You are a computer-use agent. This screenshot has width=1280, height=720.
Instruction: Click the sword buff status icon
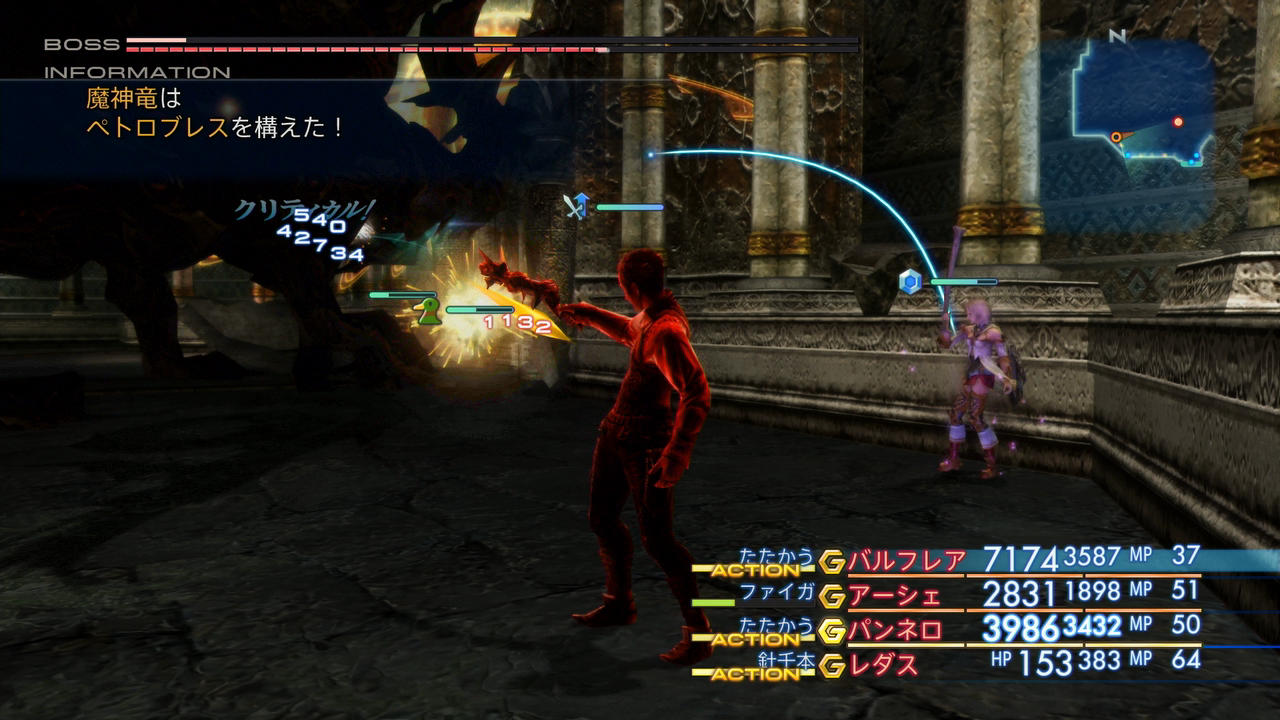tap(575, 205)
